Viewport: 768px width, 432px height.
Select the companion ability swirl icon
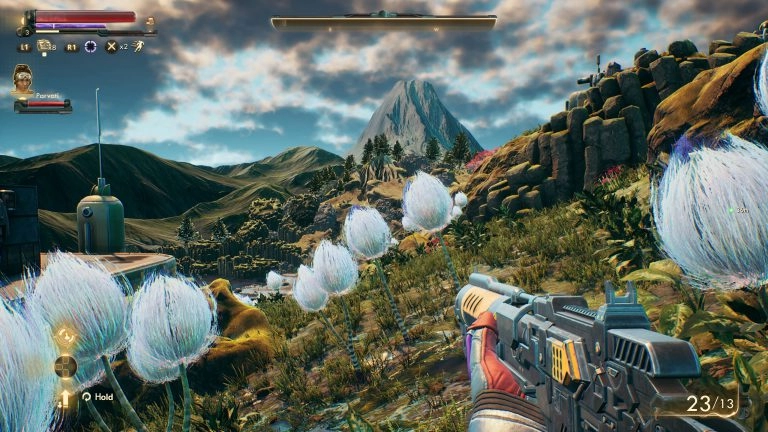coord(66,336)
